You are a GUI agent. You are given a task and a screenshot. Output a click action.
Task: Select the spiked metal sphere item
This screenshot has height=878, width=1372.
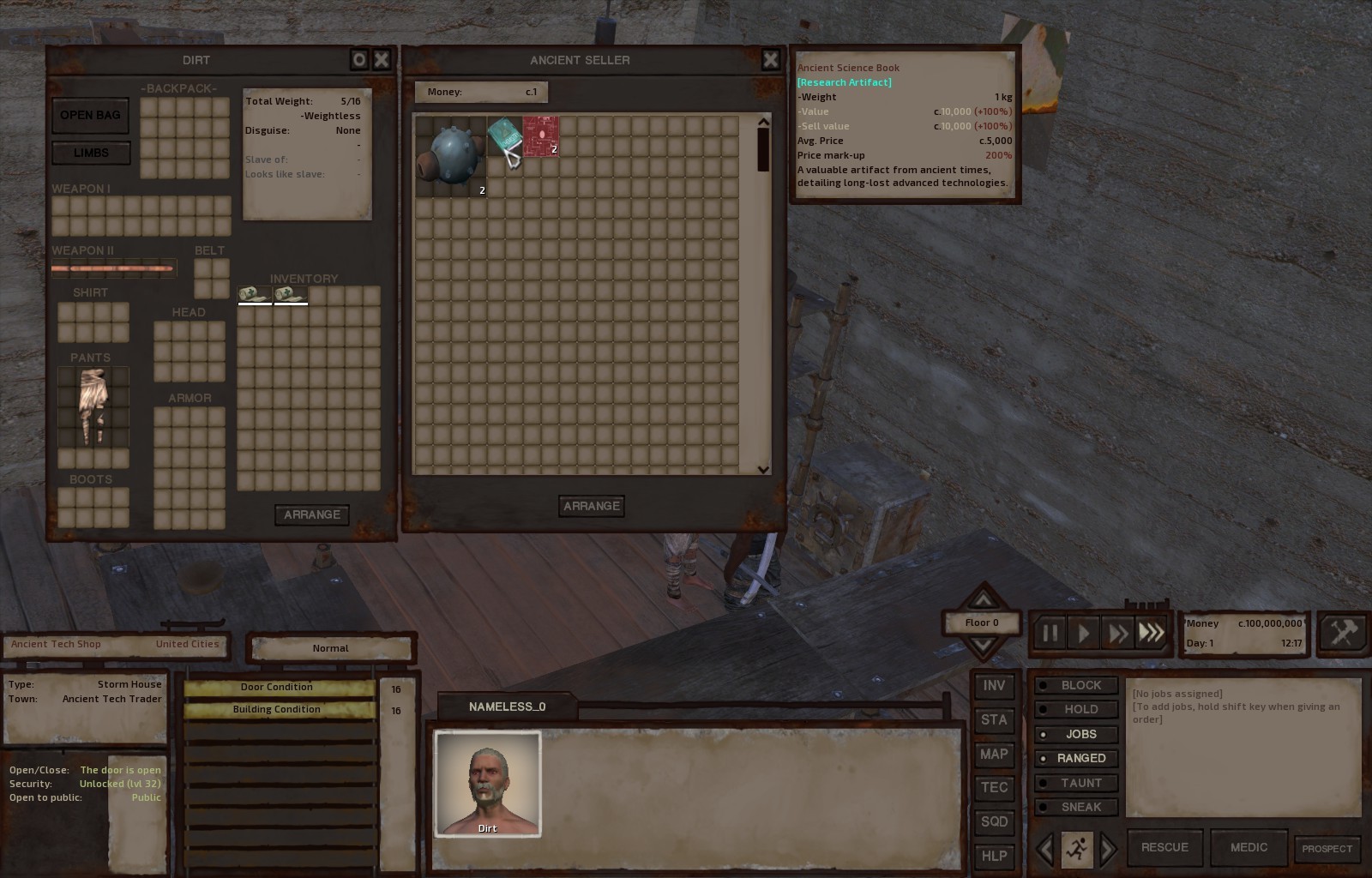point(451,156)
